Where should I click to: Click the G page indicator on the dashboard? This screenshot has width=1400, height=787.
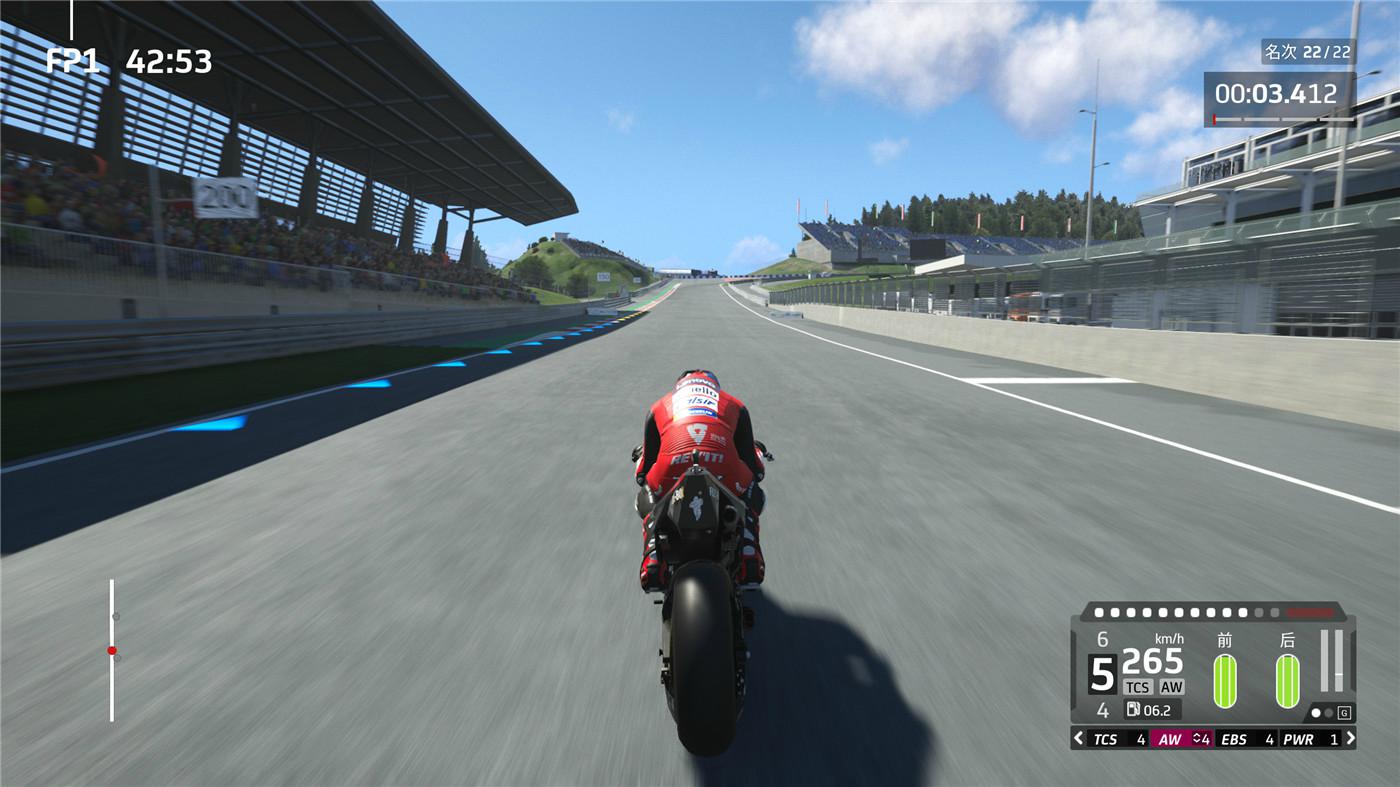[1344, 713]
